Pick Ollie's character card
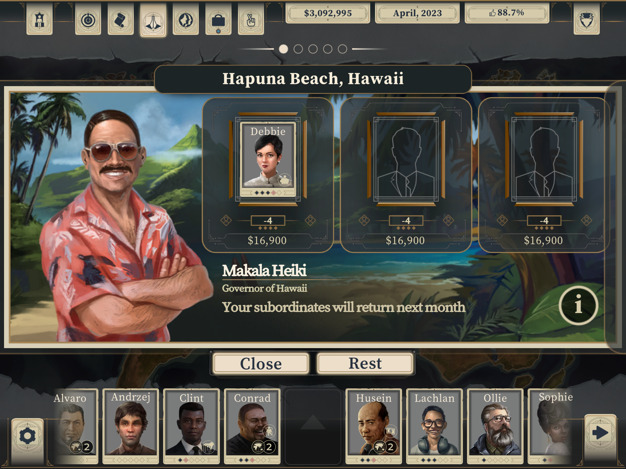 (494, 425)
